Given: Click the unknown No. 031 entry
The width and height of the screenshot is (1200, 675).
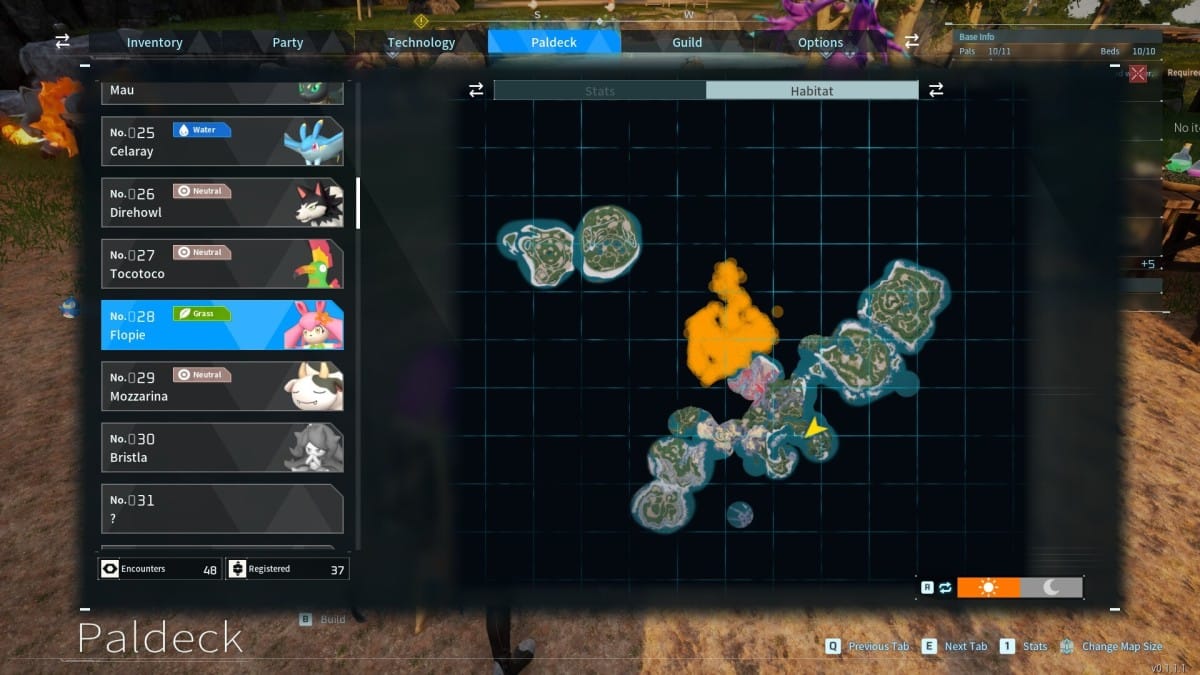Looking at the screenshot, I should [x=222, y=508].
